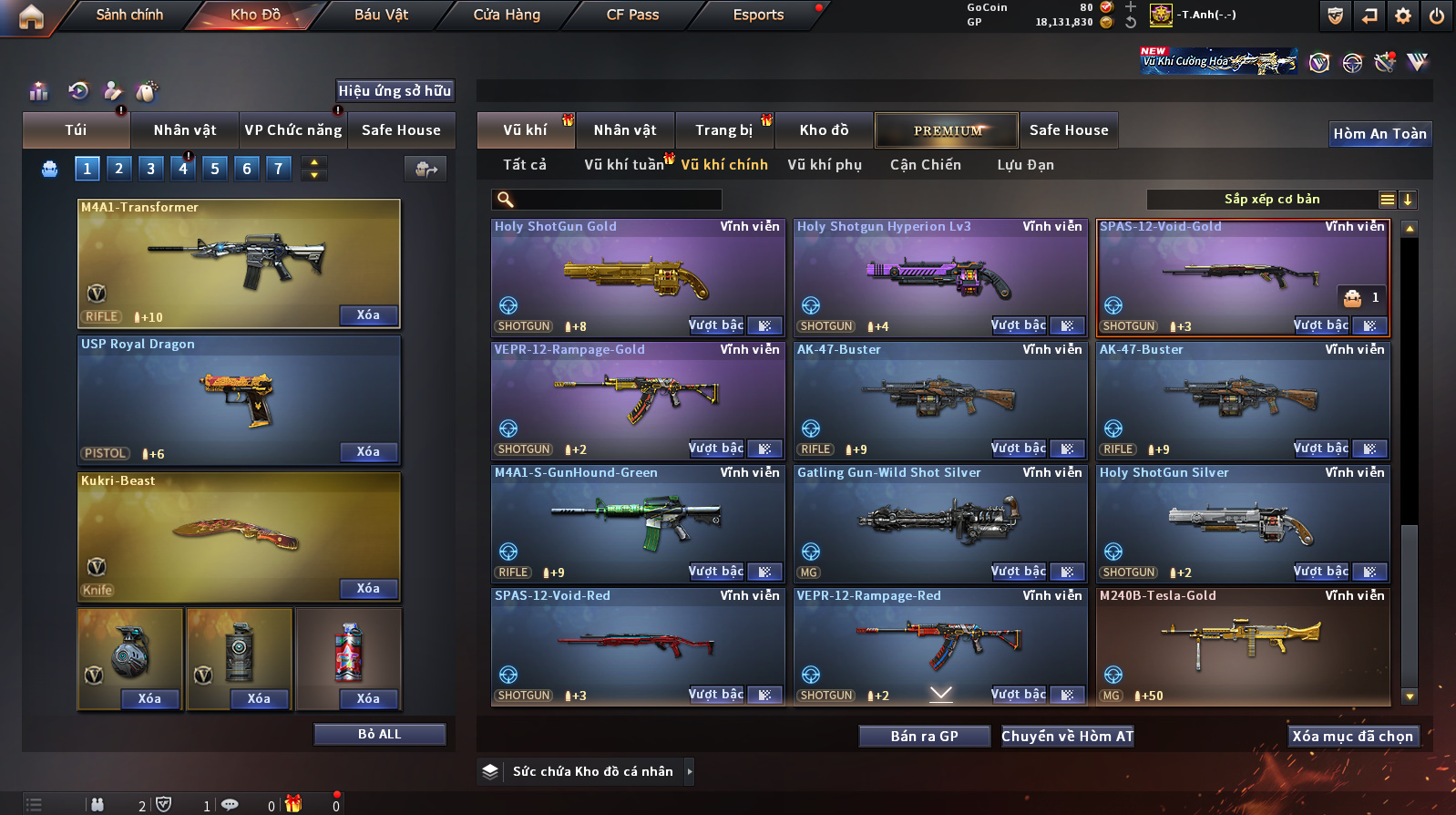
Task: Remove the M4A1-Transformer with Xóa
Action: point(368,315)
